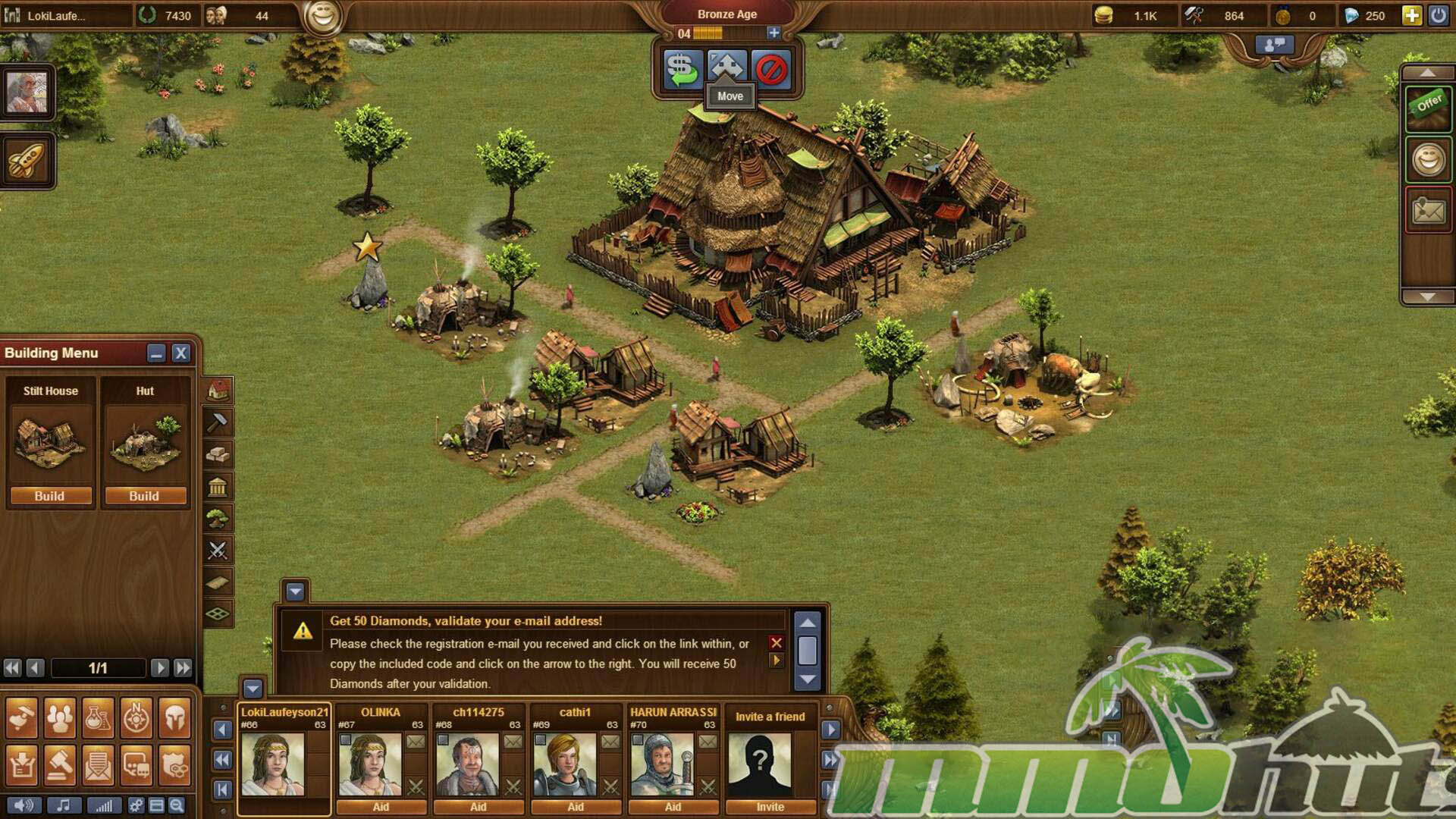Image resolution: width=1456 pixels, height=819 pixels.
Task: Open the advisor portrait quest
Action: (27, 93)
